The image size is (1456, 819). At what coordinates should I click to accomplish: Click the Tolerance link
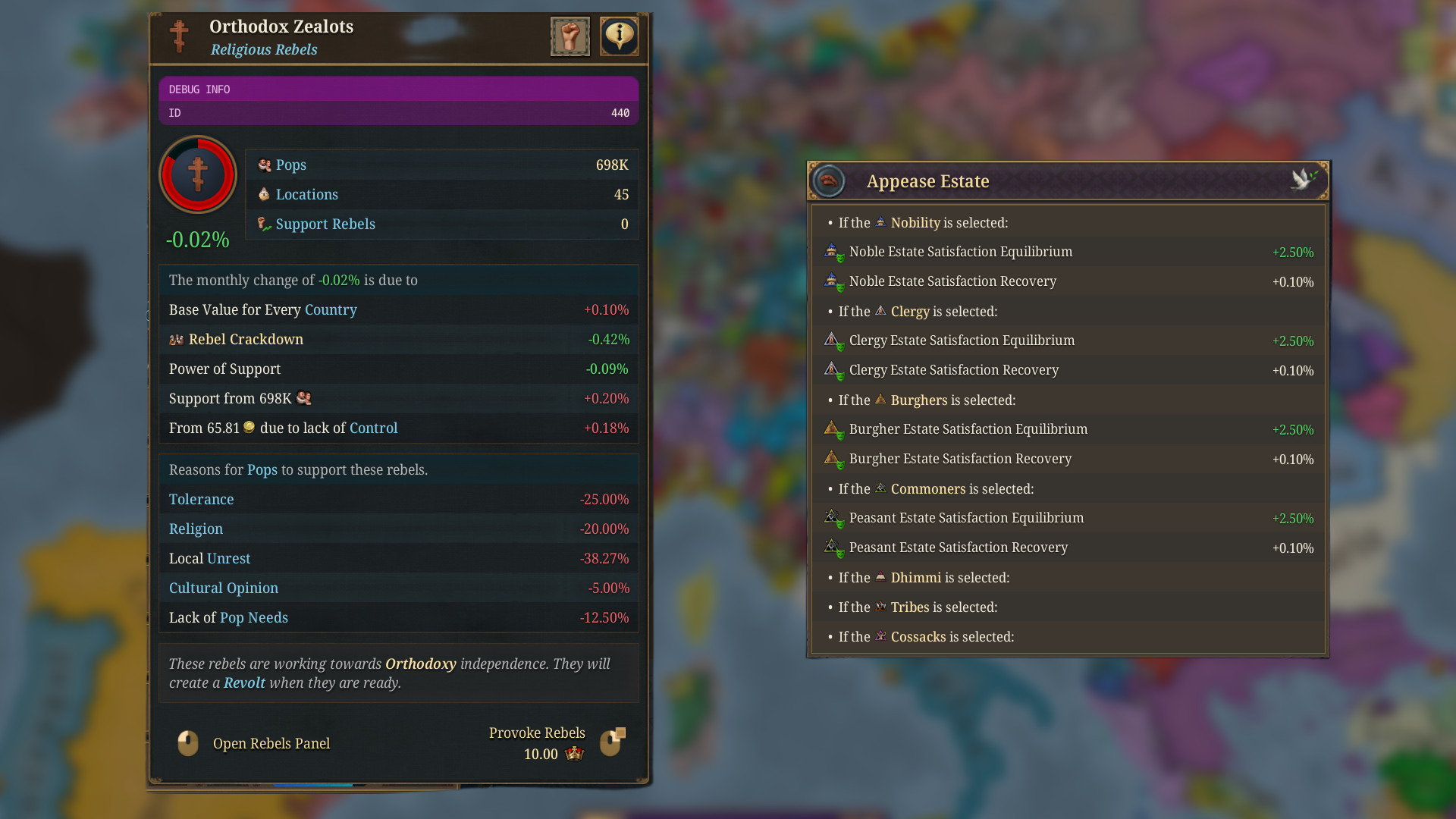tap(201, 499)
